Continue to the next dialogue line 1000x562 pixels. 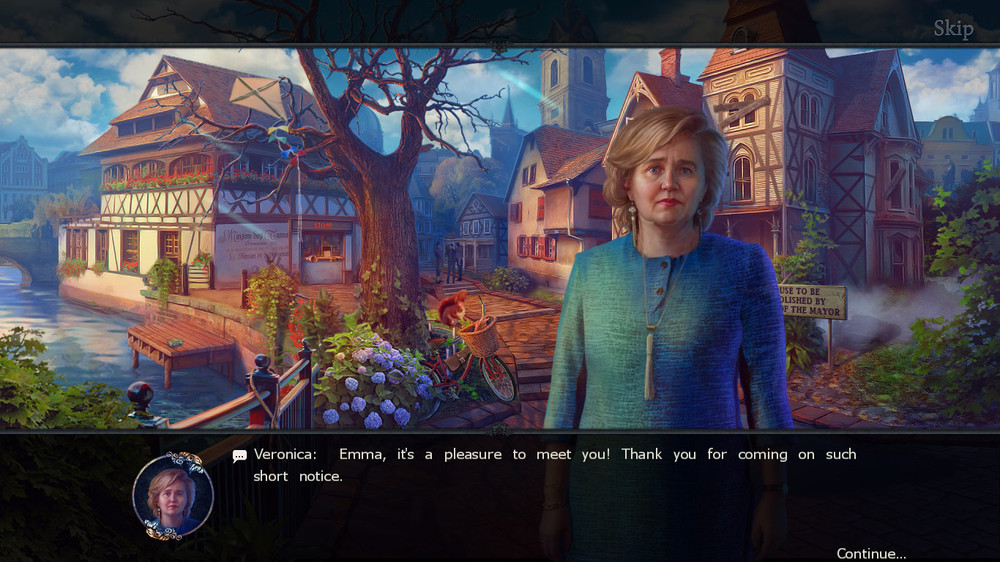coord(871,553)
